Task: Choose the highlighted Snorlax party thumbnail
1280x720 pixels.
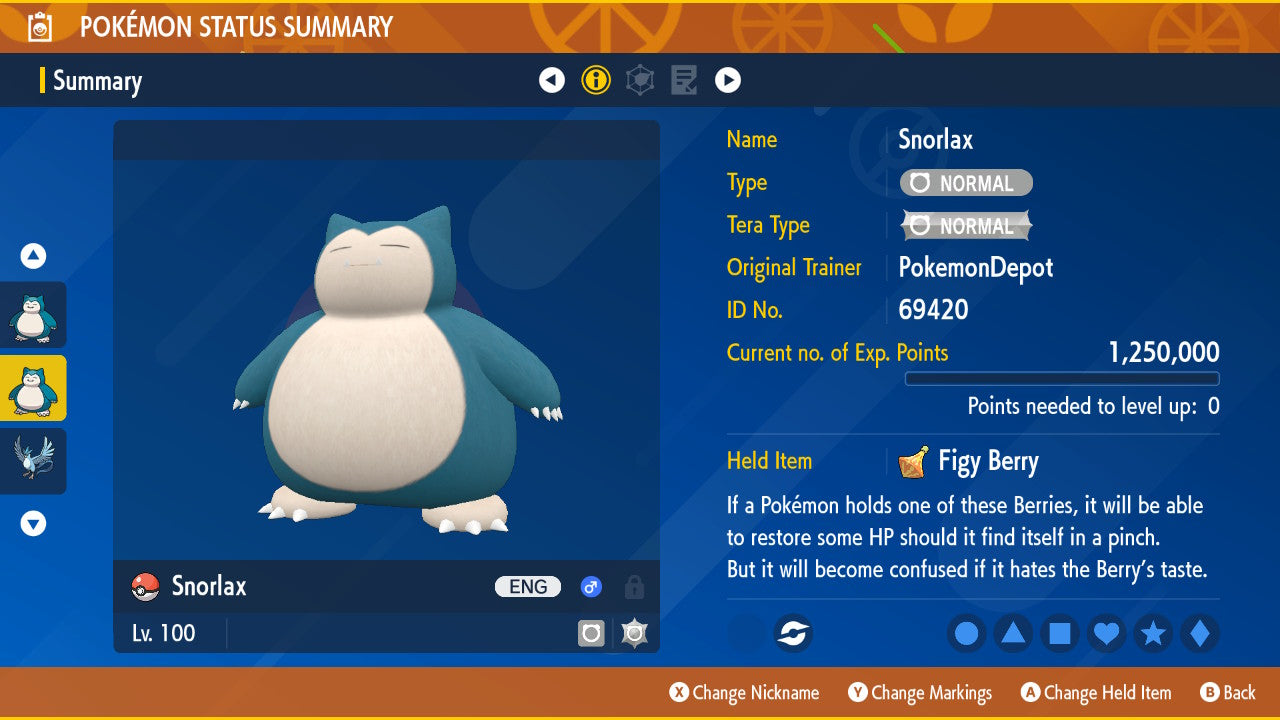Action: tap(33, 388)
